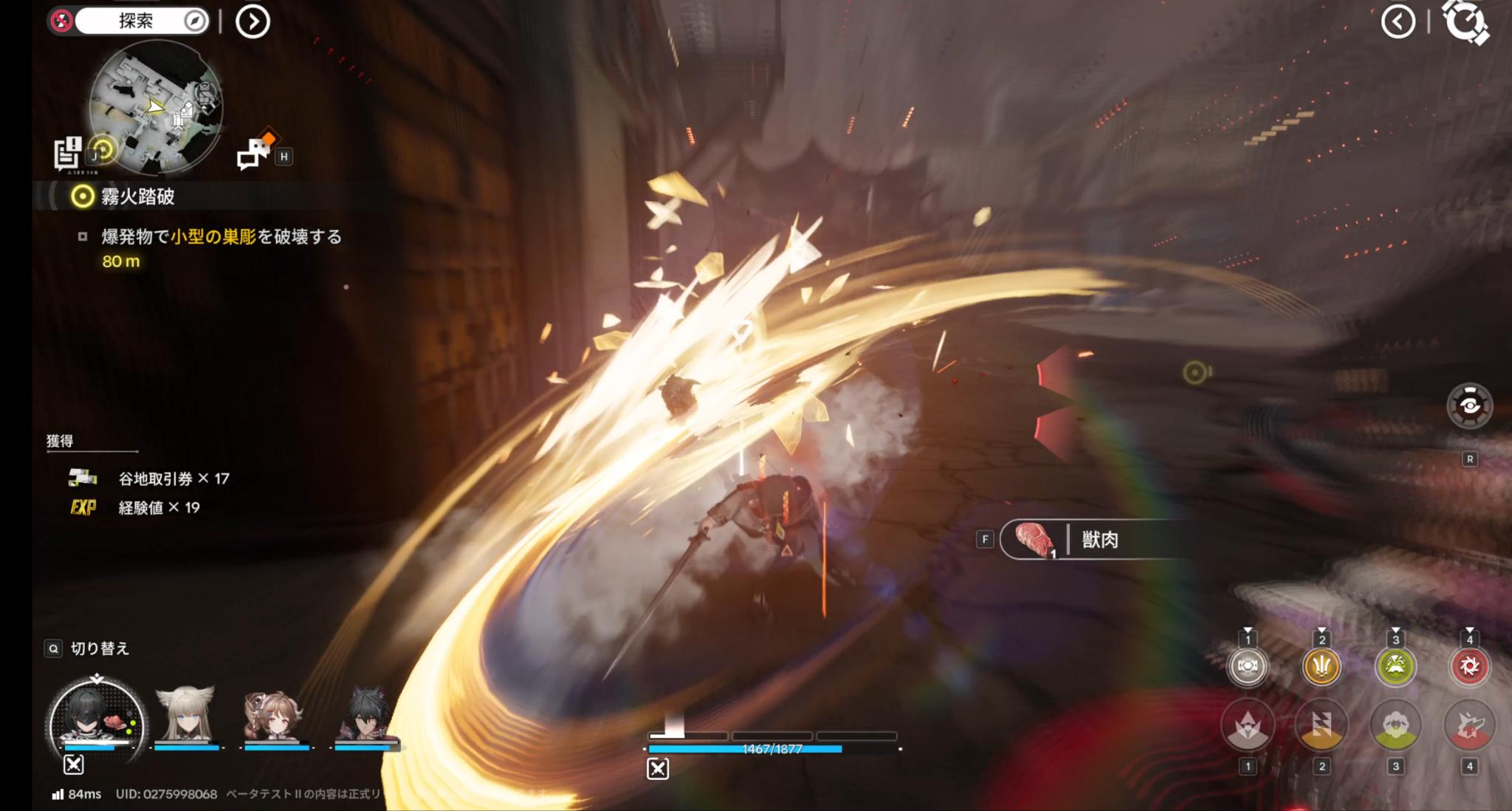Switch to the dark-haired wolf-eared character portrait
This screenshot has height=811, width=1512.
tap(365, 714)
